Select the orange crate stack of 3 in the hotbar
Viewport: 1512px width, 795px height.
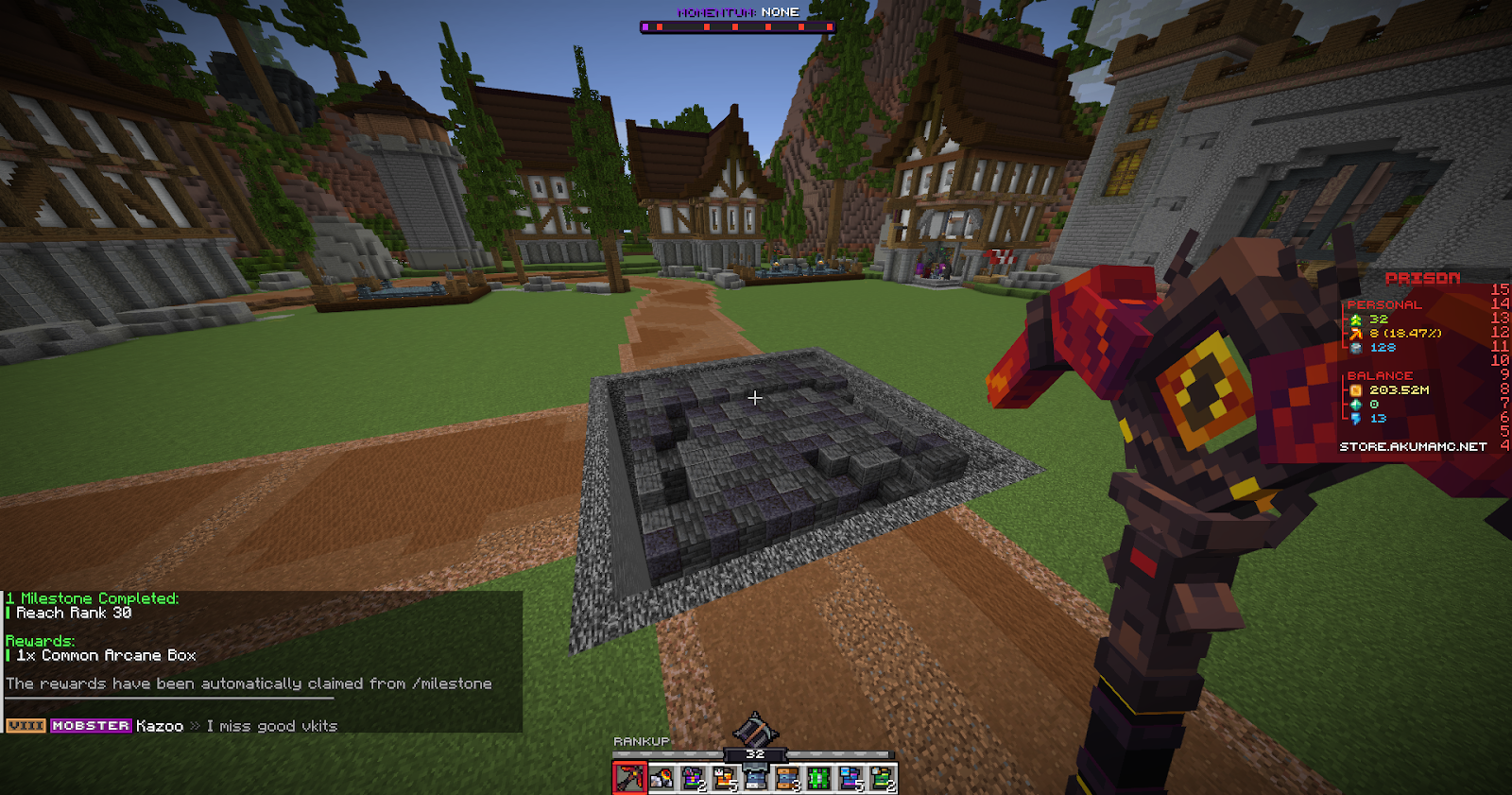pos(786,775)
